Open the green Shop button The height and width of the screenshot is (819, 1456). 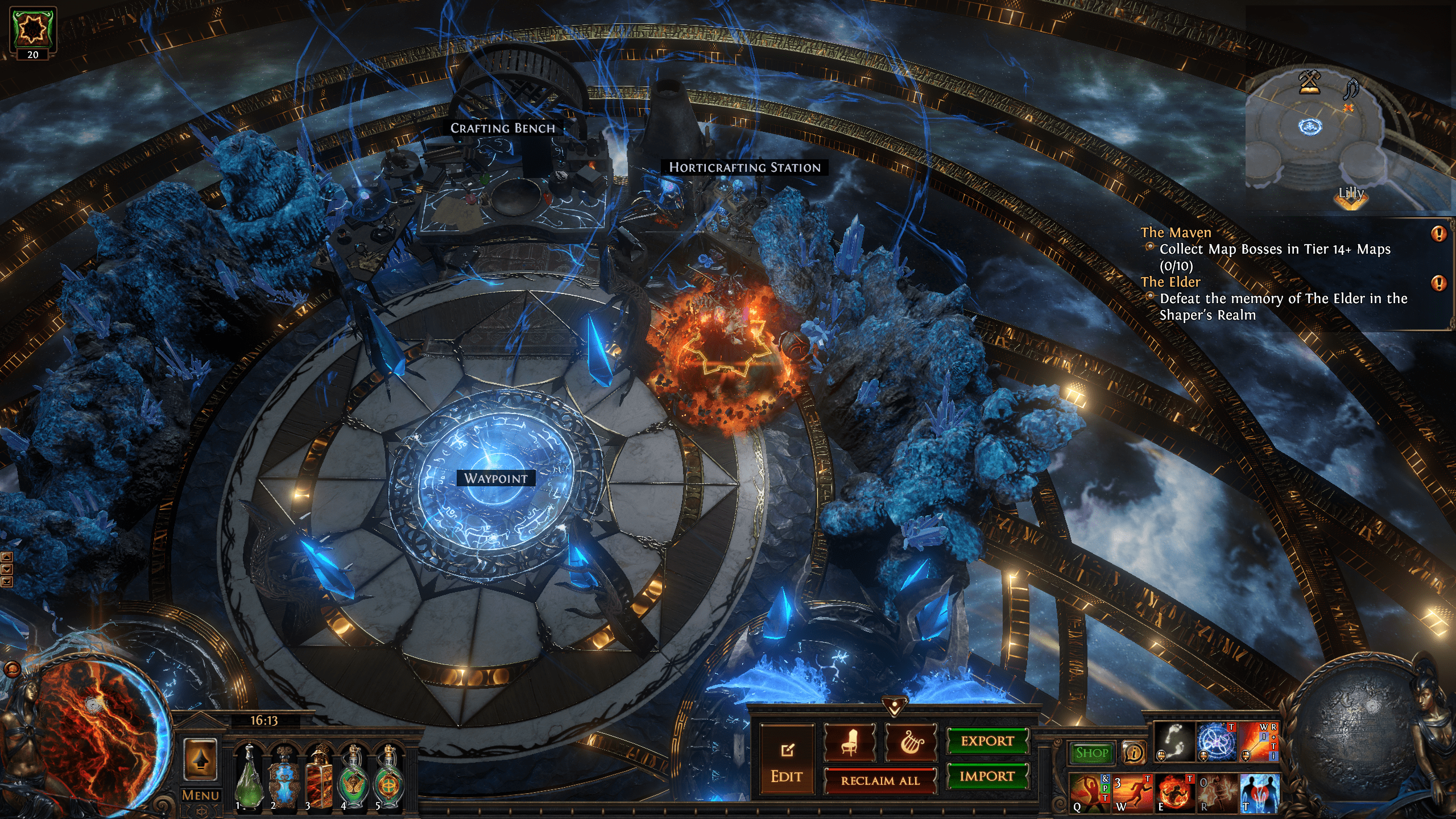coord(1091,753)
